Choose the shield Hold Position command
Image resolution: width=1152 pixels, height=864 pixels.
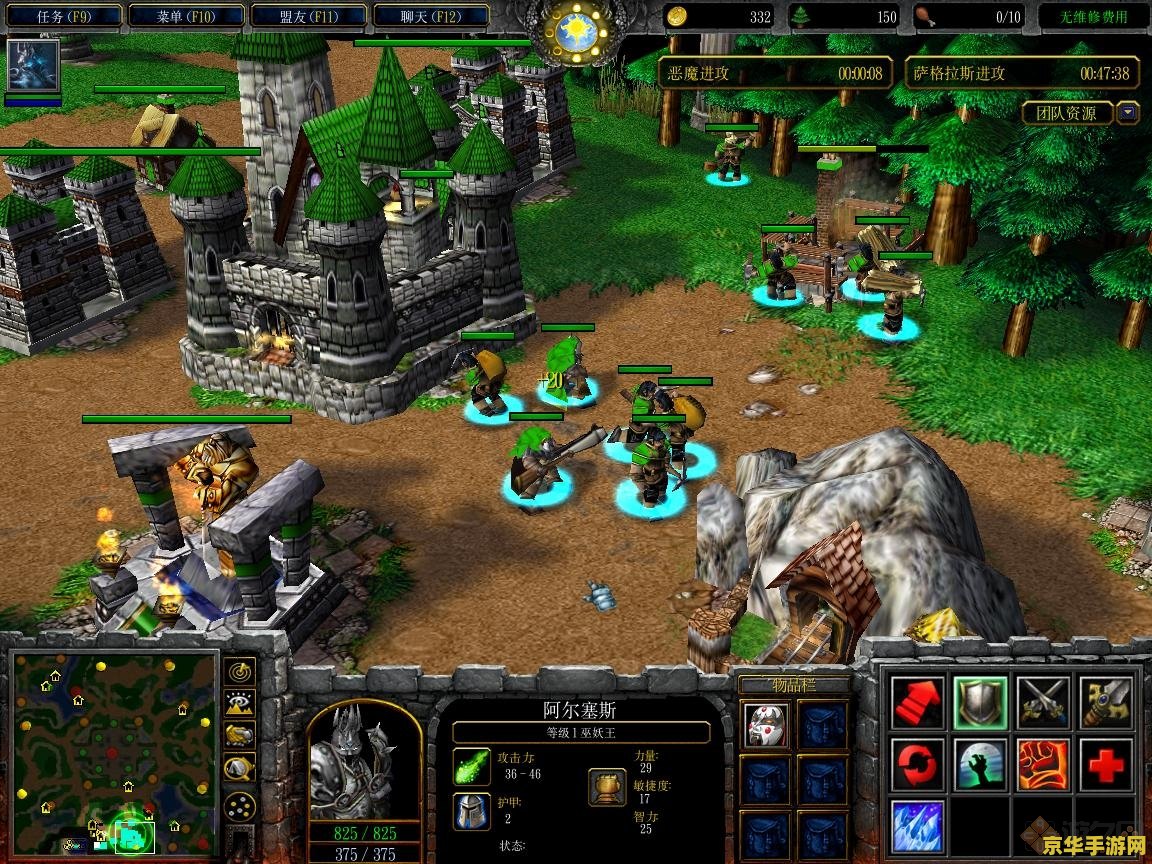pos(979,701)
